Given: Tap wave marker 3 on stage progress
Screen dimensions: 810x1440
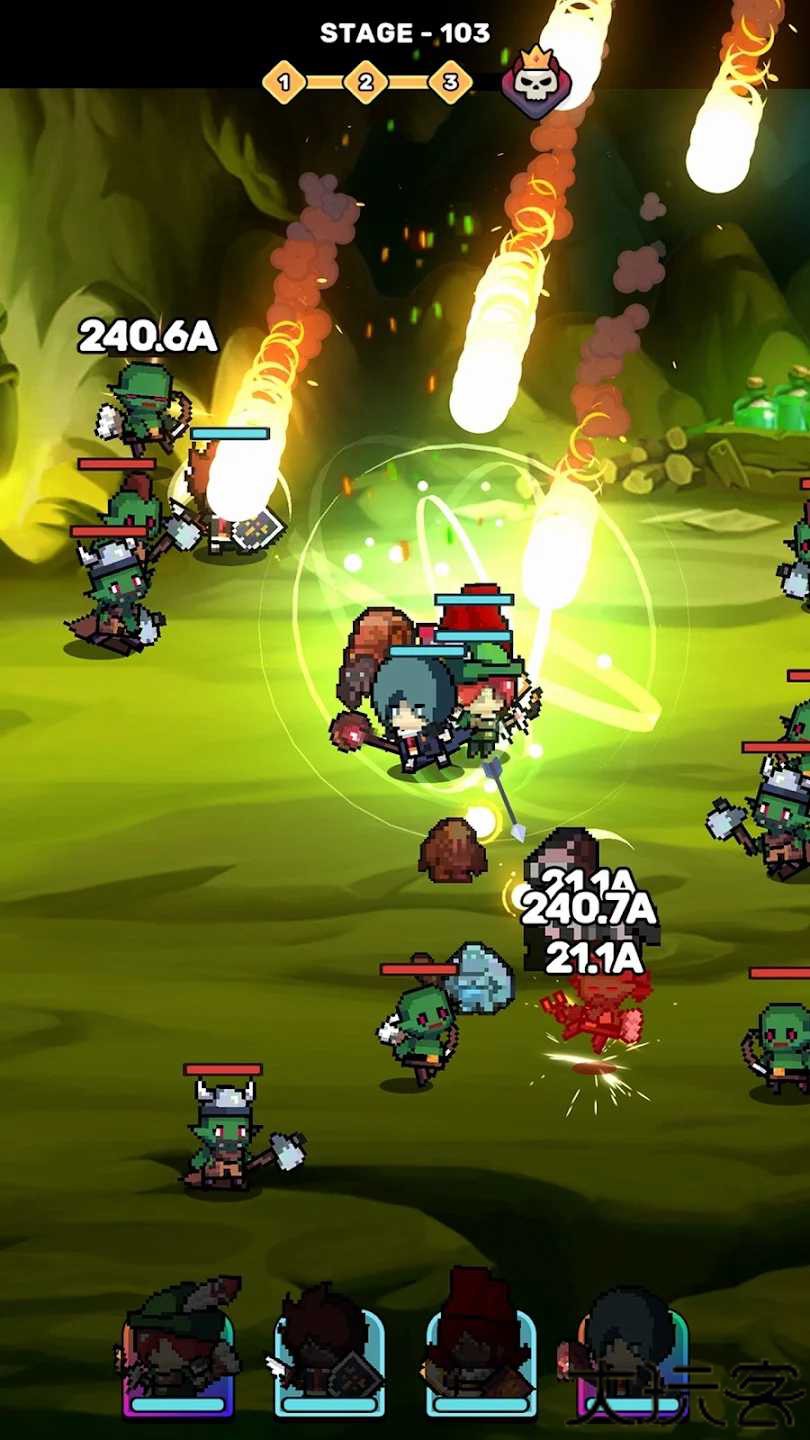Looking at the screenshot, I should click(x=449, y=82).
